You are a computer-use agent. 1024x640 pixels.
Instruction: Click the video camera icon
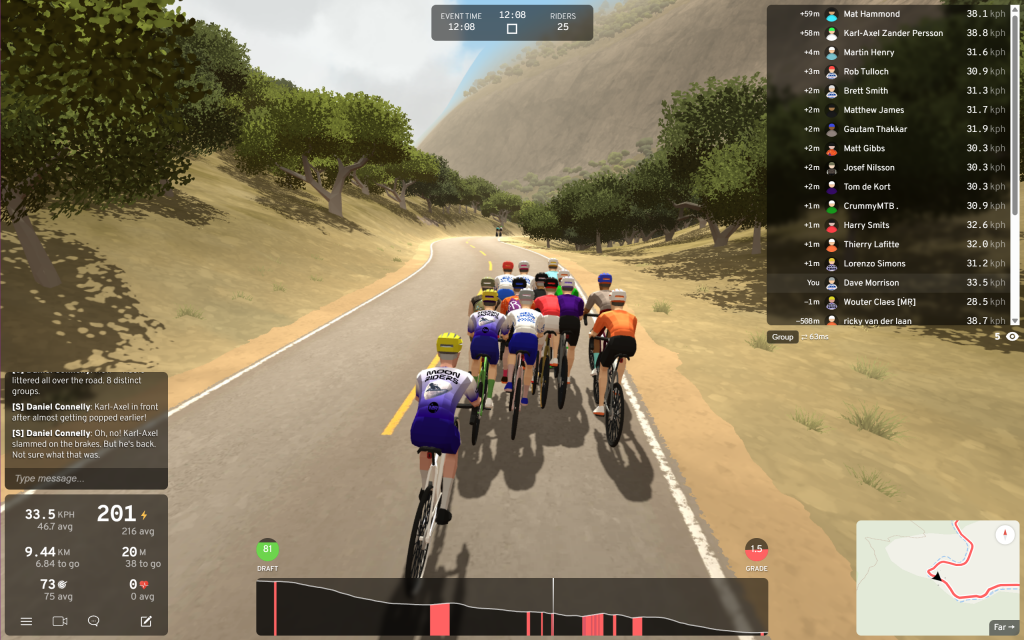click(60, 621)
